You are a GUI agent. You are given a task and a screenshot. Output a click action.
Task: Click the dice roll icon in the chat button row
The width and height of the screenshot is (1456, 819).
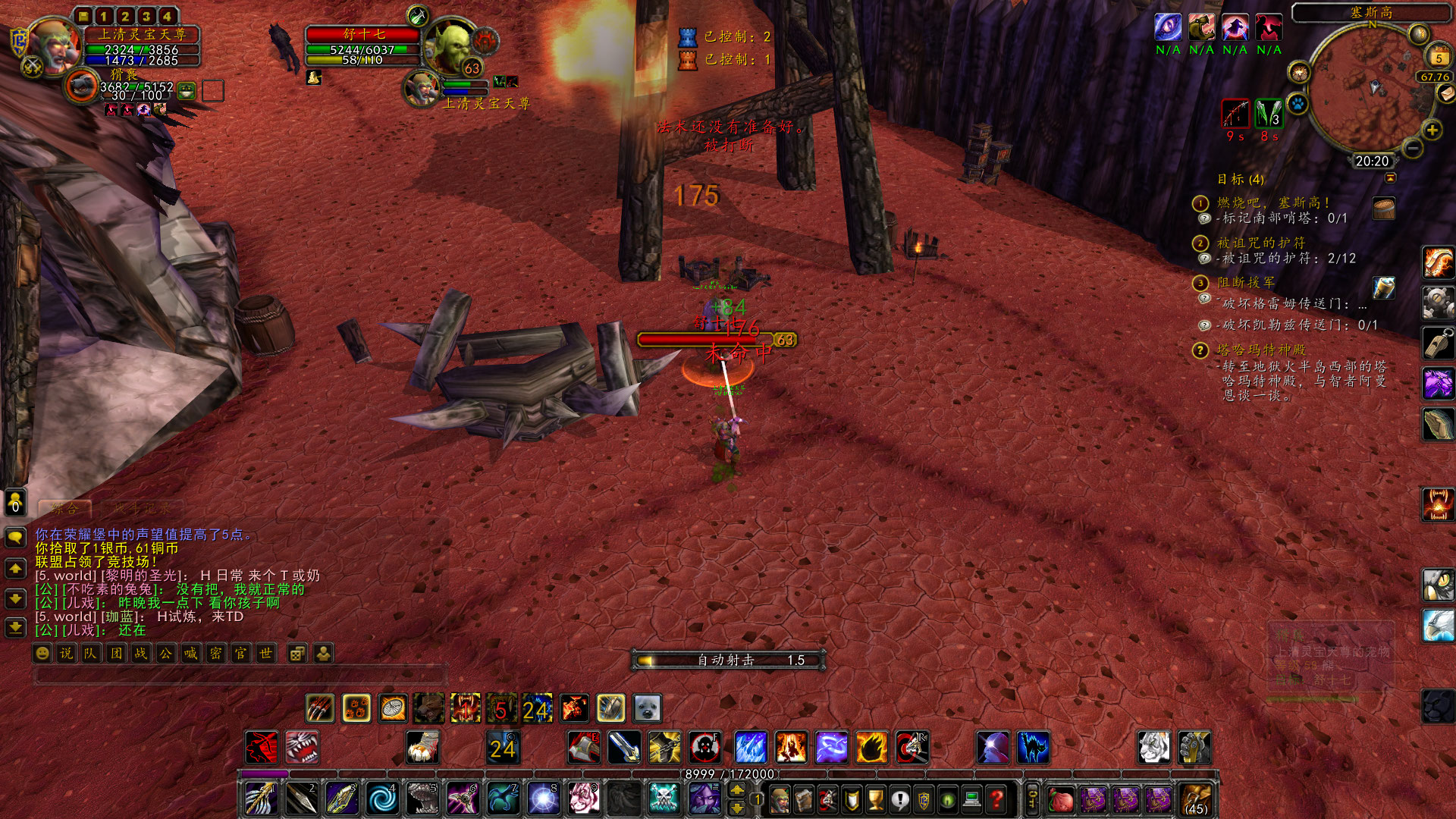pos(297,653)
